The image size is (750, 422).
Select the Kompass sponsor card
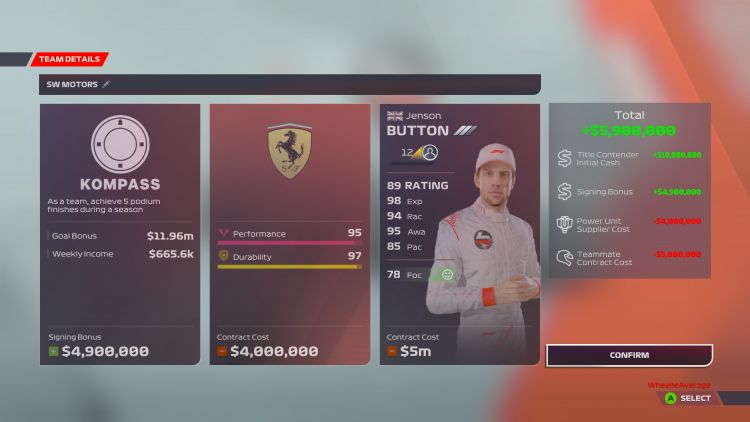click(x=120, y=234)
